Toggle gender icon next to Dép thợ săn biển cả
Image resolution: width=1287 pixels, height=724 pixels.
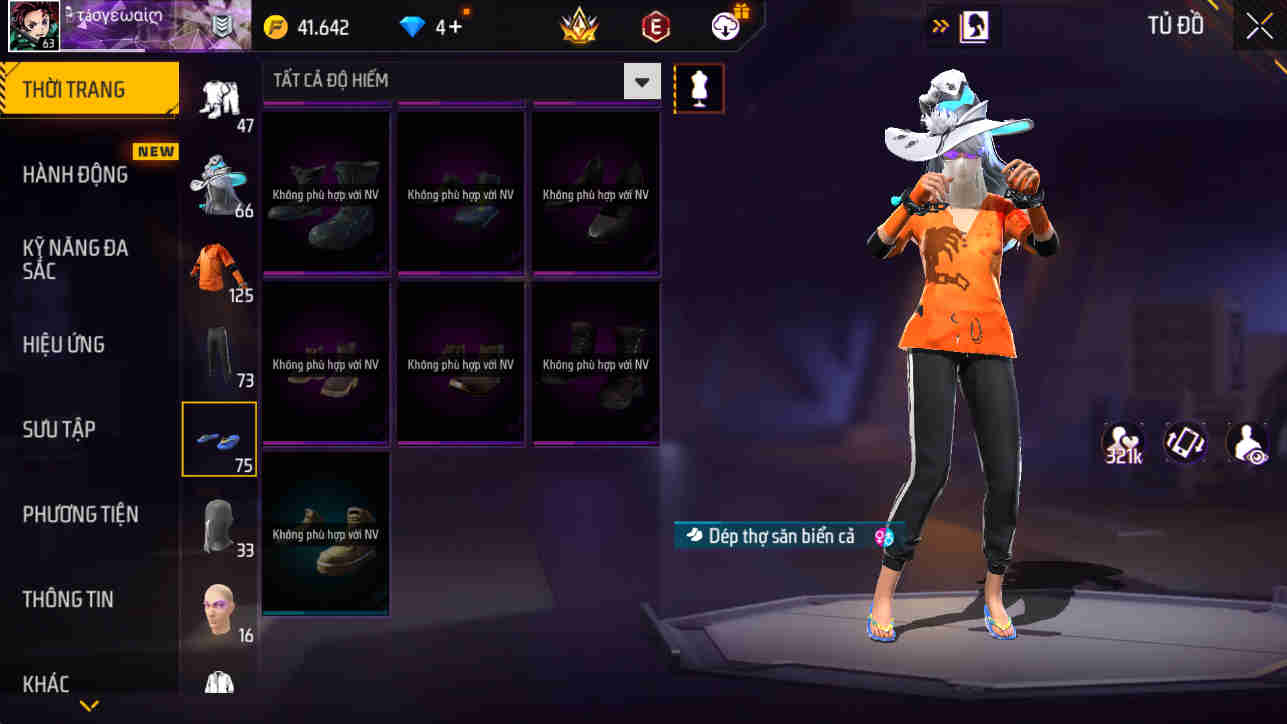point(883,537)
